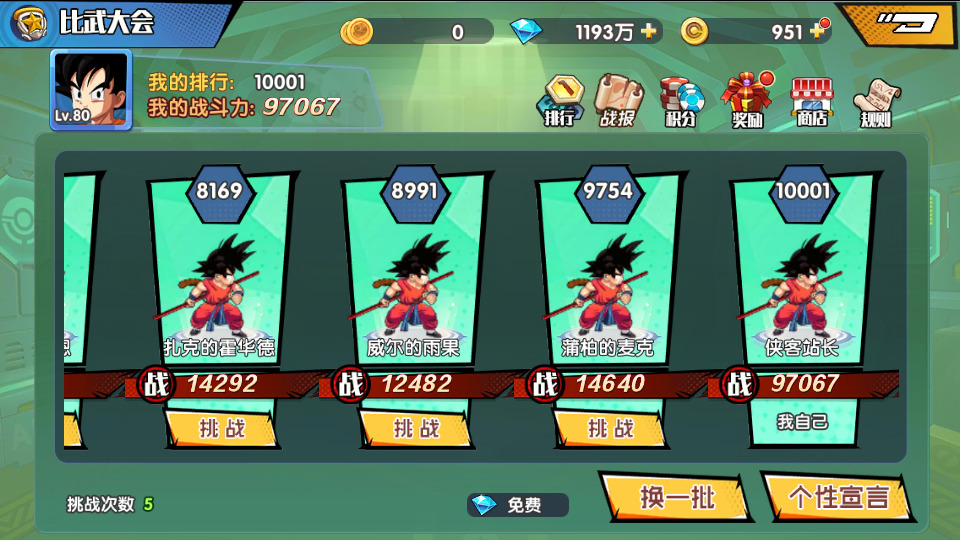Open the 个性宣言 declaration button

(838, 497)
